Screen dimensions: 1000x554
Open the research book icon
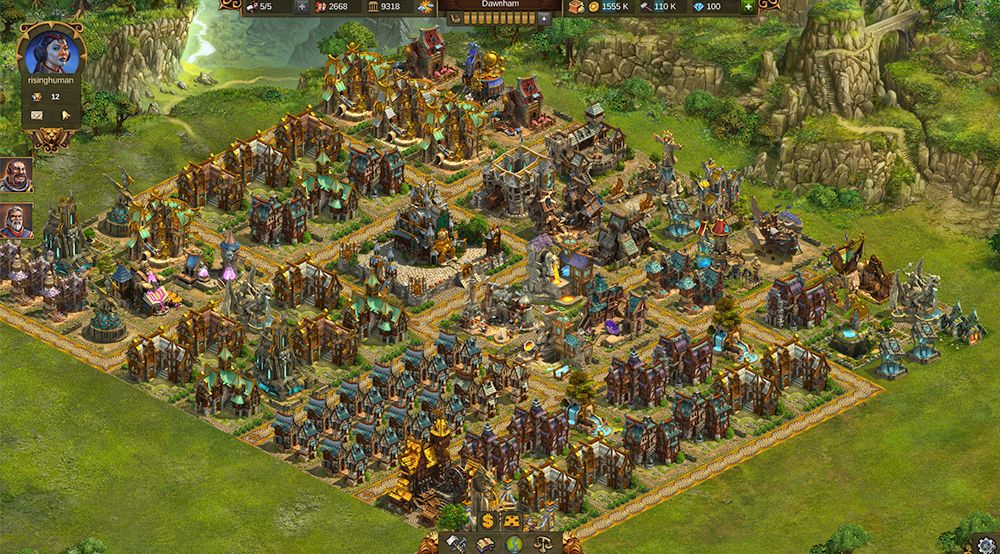[485, 543]
